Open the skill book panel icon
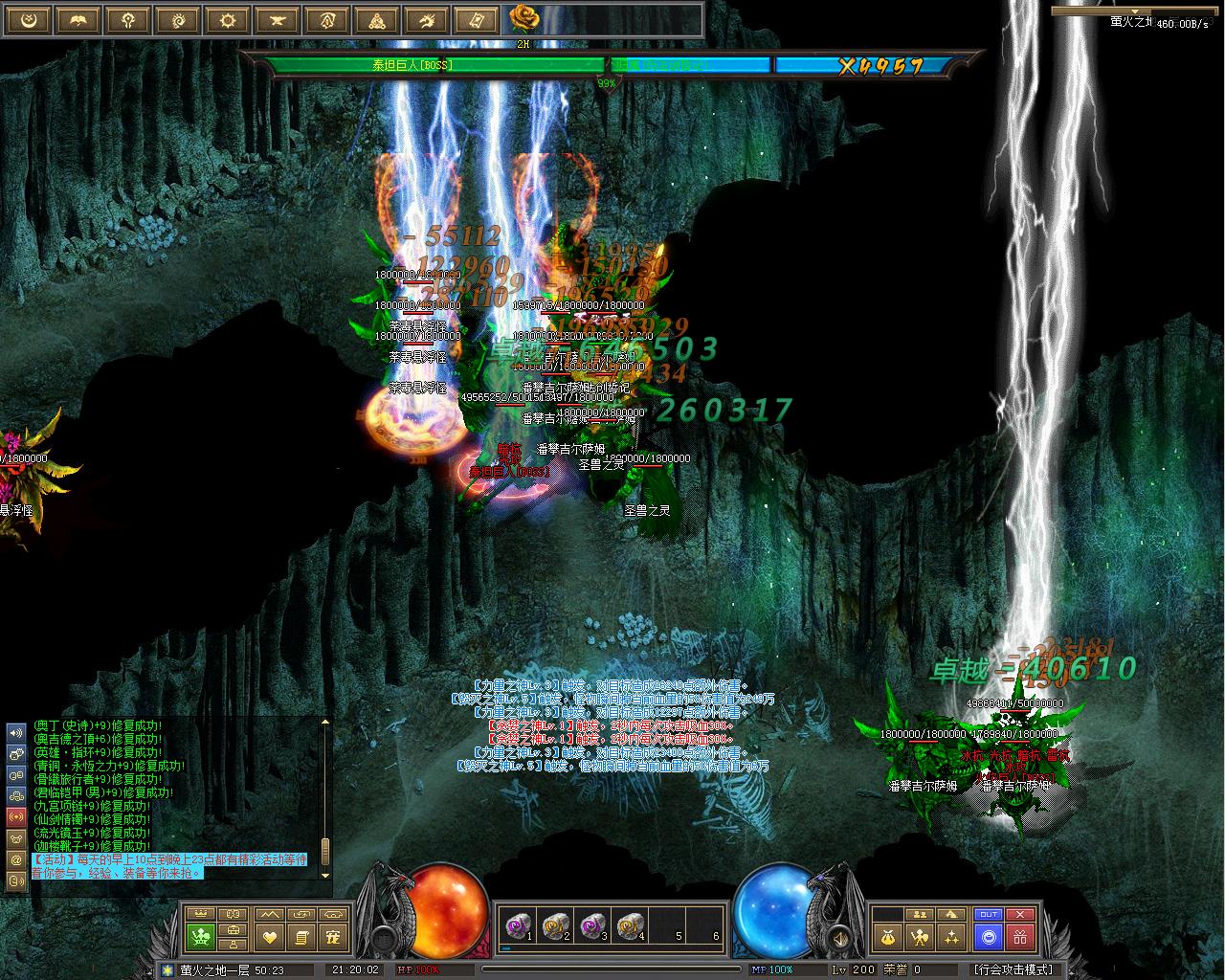Viewport: 1225px width, 980px height. click(x=78, y=20)
